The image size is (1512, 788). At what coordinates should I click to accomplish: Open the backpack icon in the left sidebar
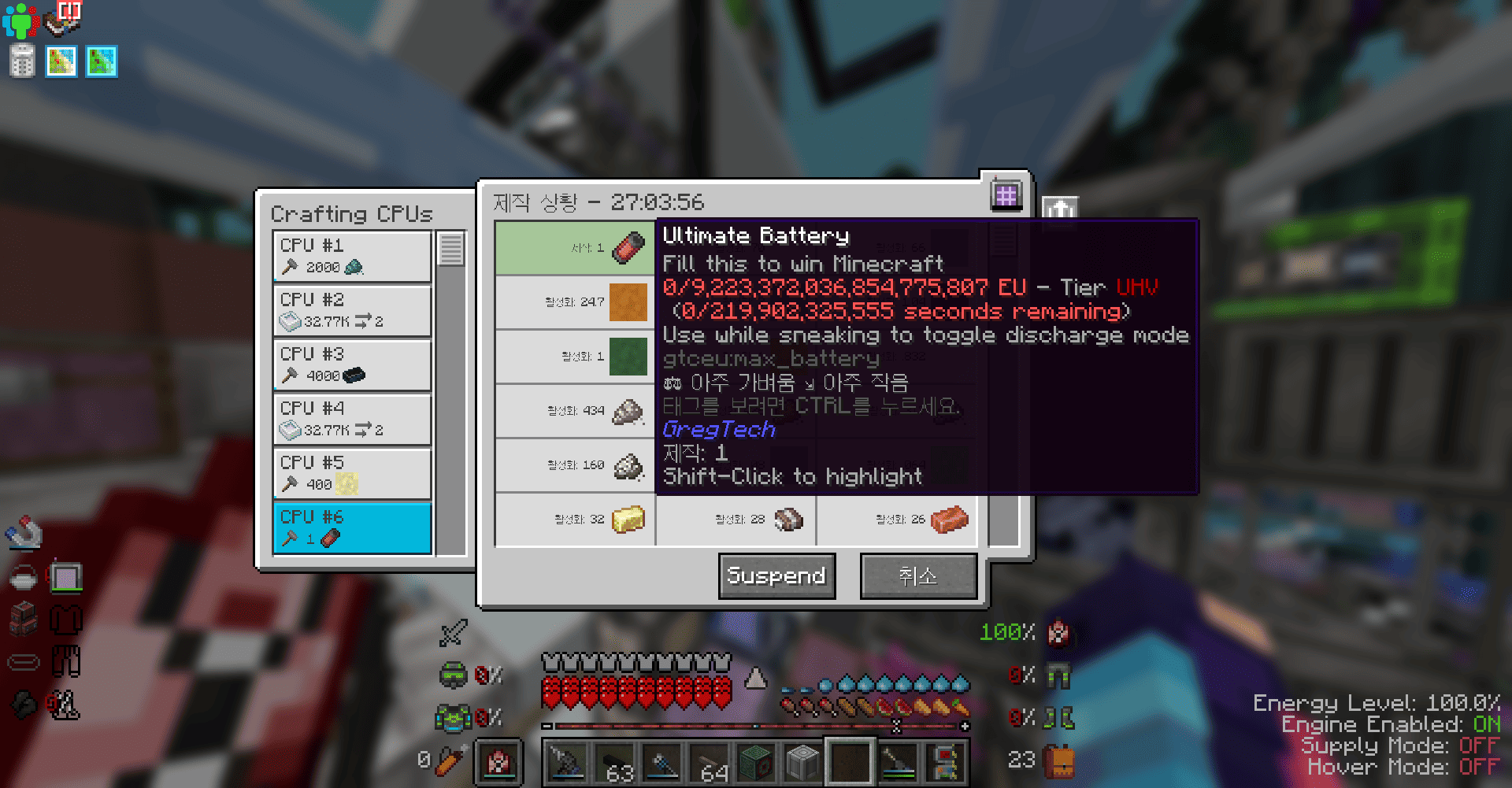click(x=22, y=620)
